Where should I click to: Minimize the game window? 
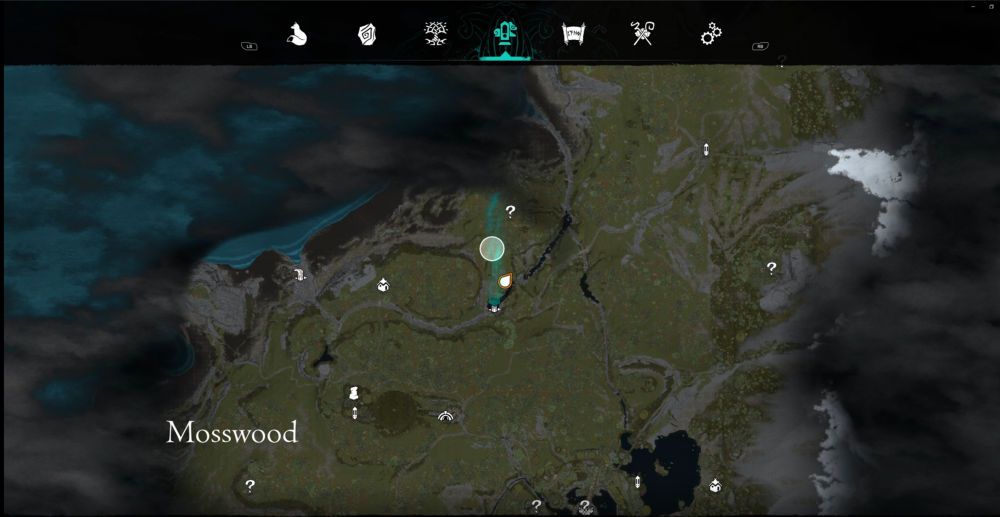973,6
